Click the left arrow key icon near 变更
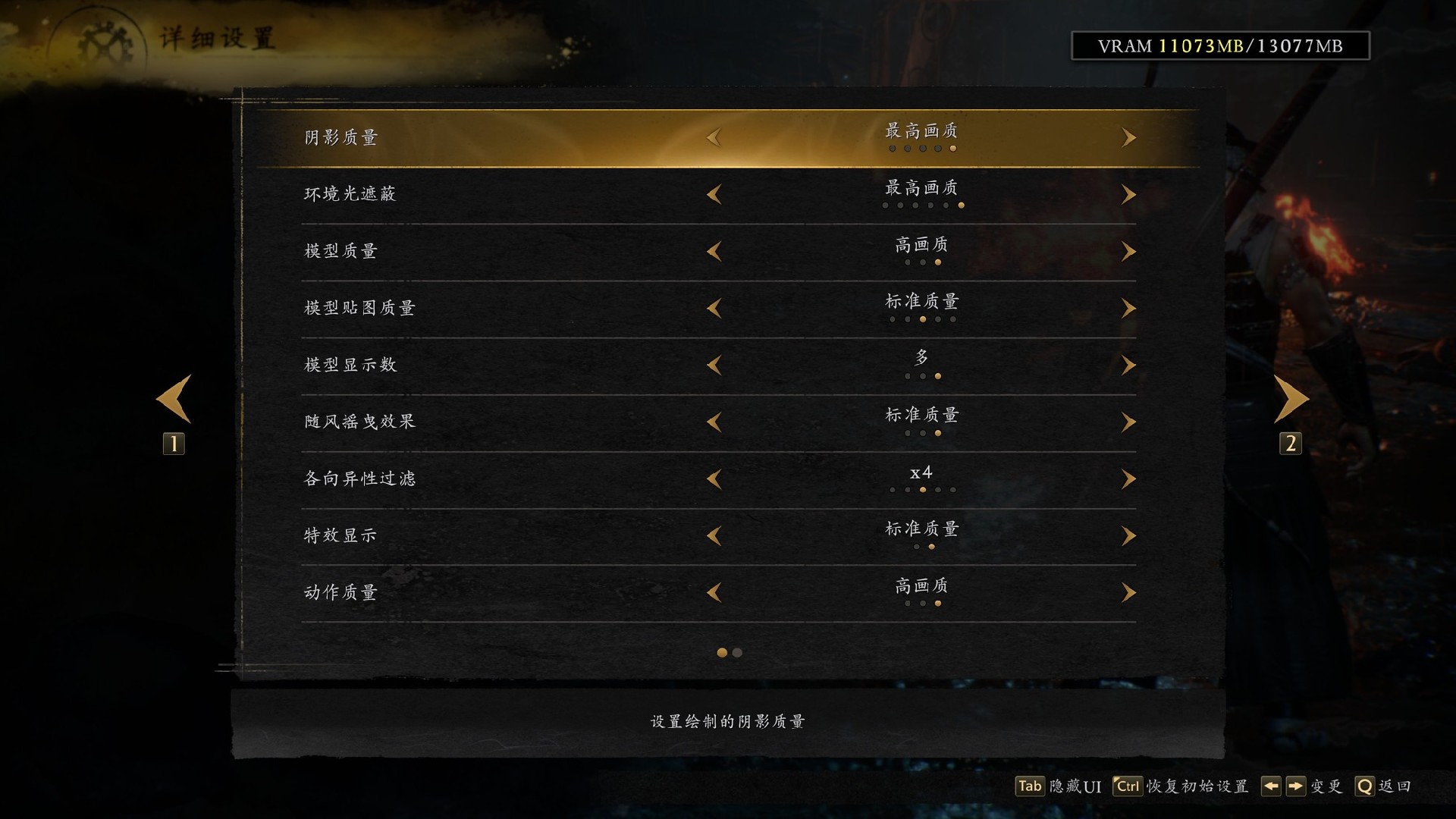 [1272, 787]
